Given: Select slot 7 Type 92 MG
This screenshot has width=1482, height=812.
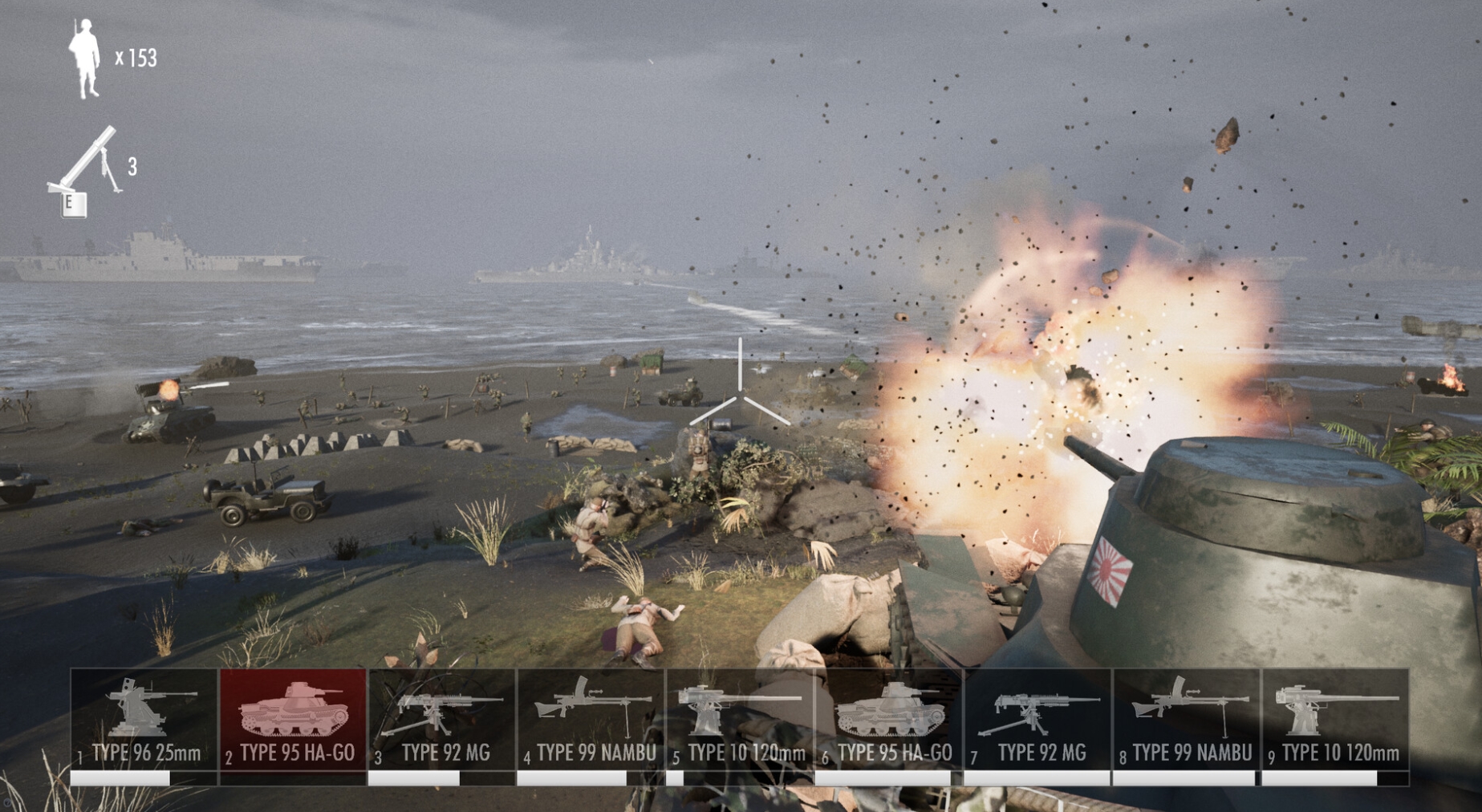Looking at the screenshot, I should pyautogui.click(x=1038, y=720).
